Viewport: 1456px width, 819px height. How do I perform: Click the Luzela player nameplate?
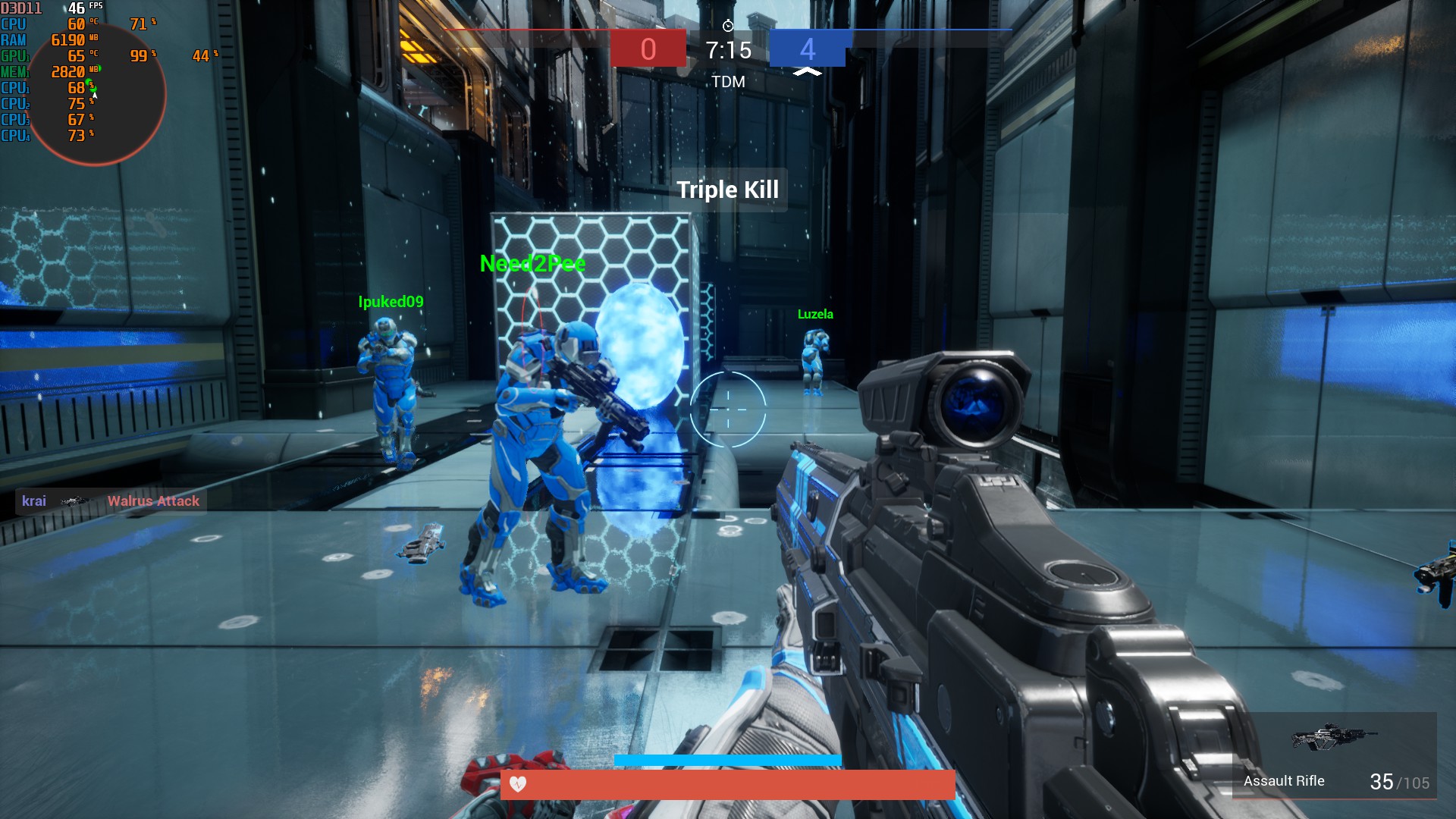coord(814,313)
